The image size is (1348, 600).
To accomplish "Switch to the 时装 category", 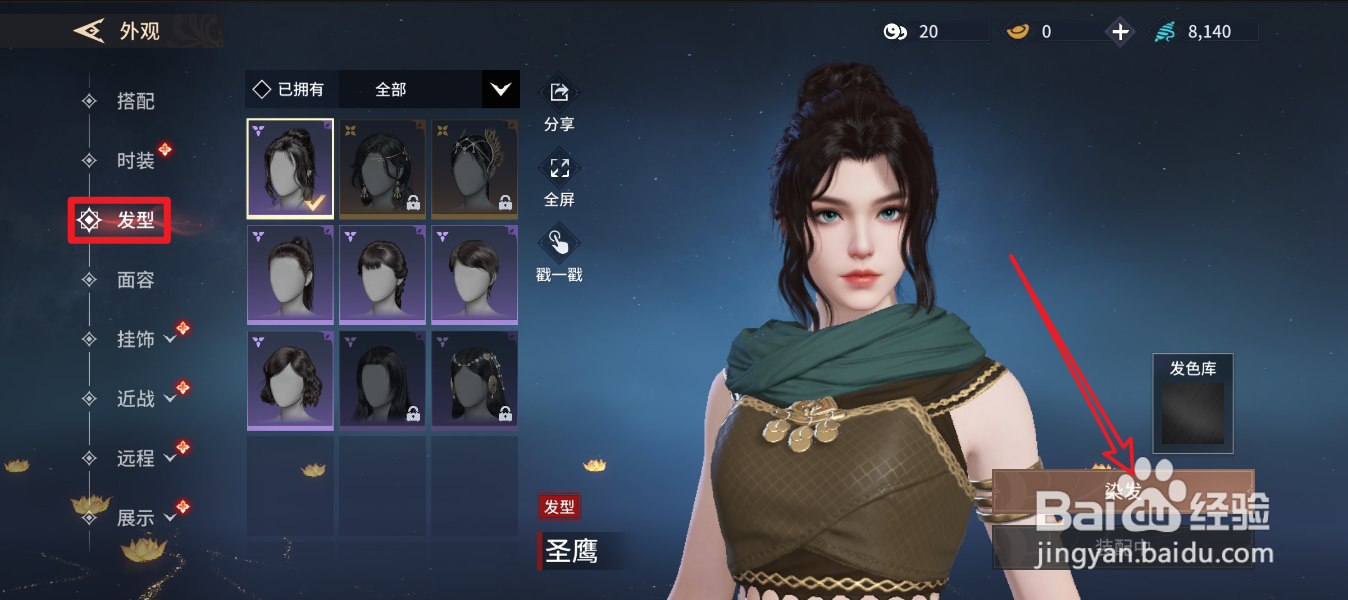I will [135, 161].
